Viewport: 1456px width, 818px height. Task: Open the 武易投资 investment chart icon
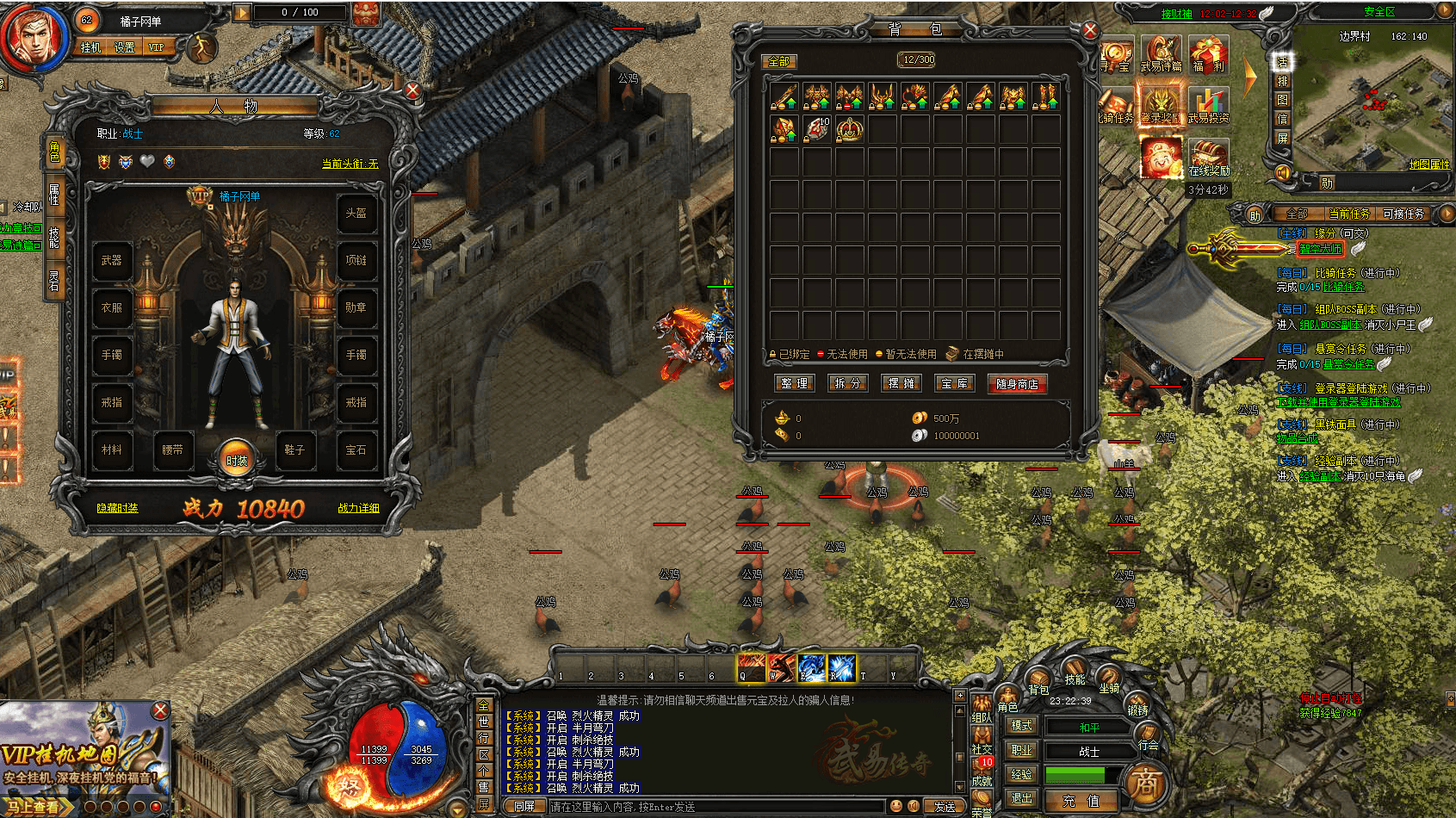pos(1208,105)
